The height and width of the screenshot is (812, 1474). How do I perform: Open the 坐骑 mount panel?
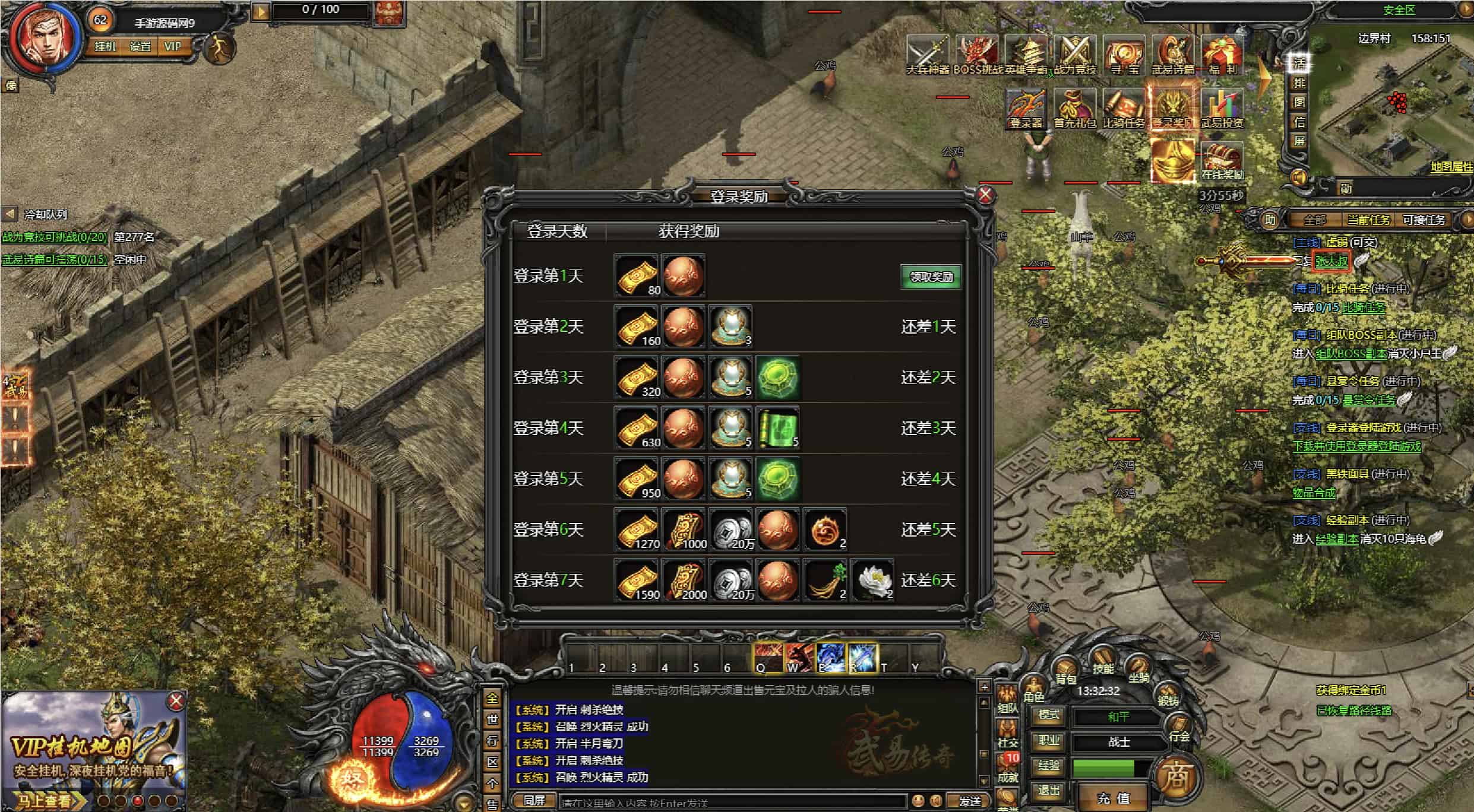(1138, 671)
